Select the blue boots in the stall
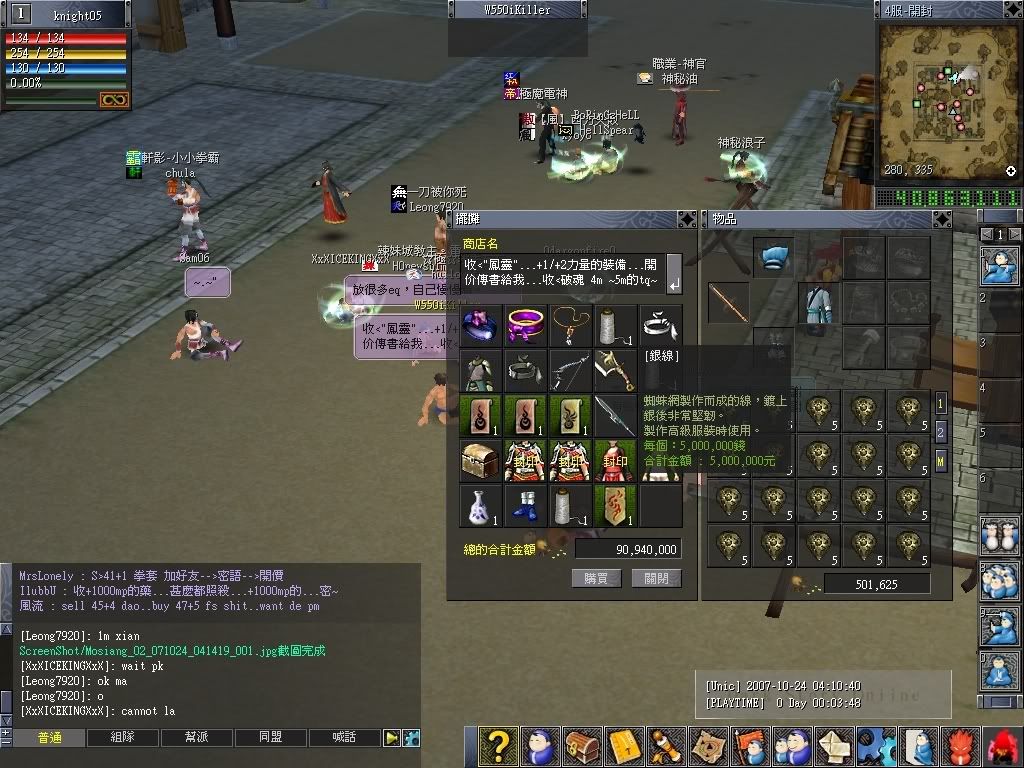The width and height of the screenshot is (1024, 768). [x=525, y=505]
